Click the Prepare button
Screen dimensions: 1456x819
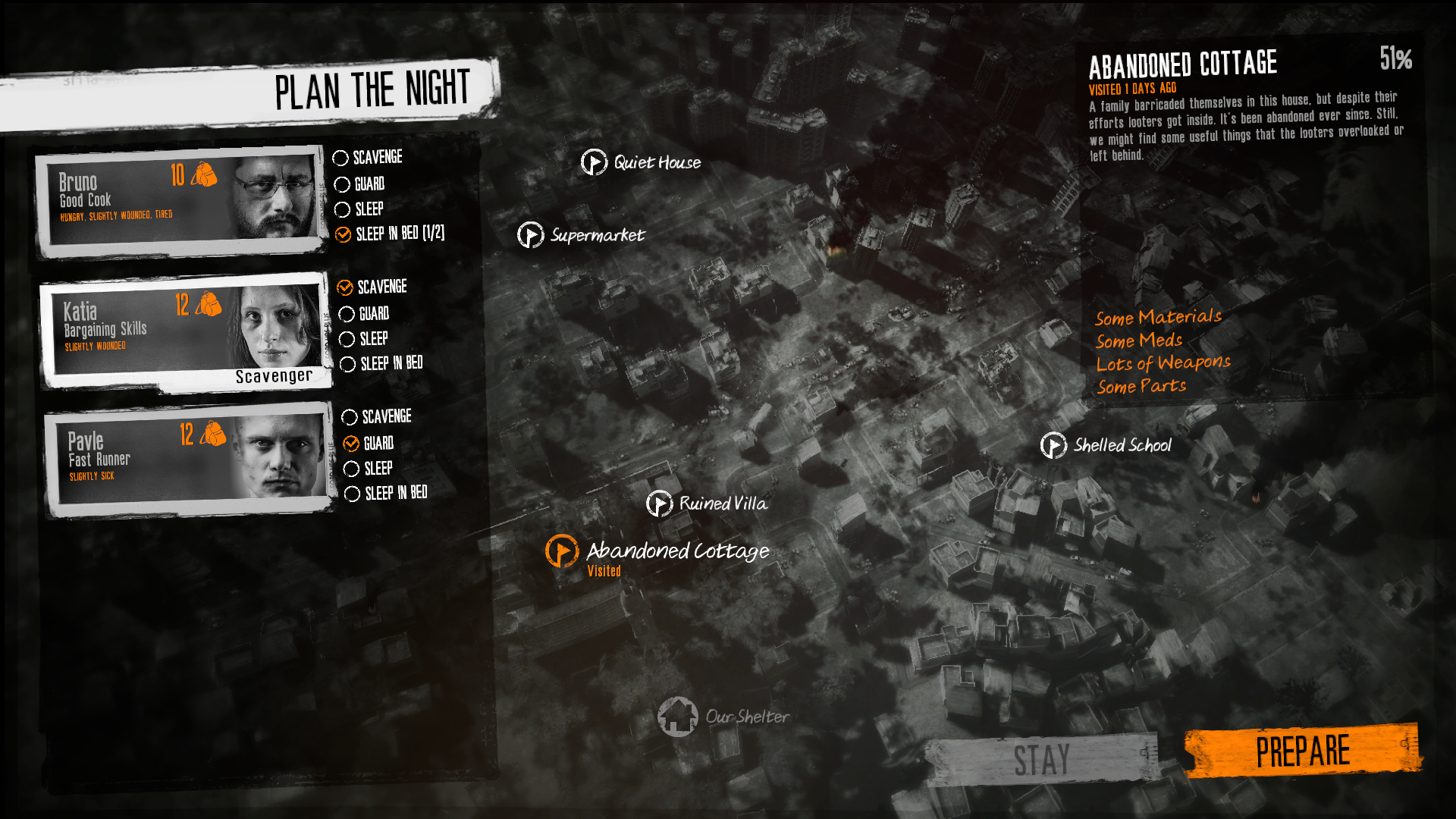(x=1301, y=752)
